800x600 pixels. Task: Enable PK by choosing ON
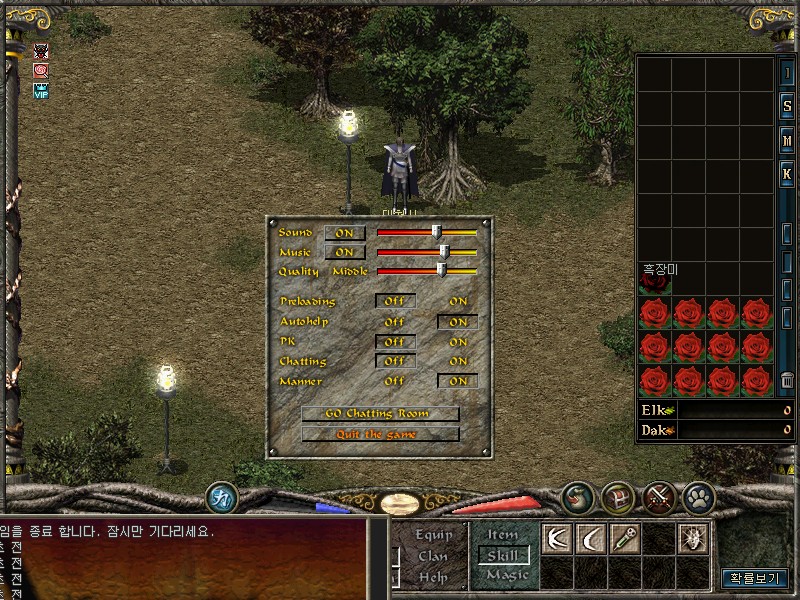pos(458,342)
